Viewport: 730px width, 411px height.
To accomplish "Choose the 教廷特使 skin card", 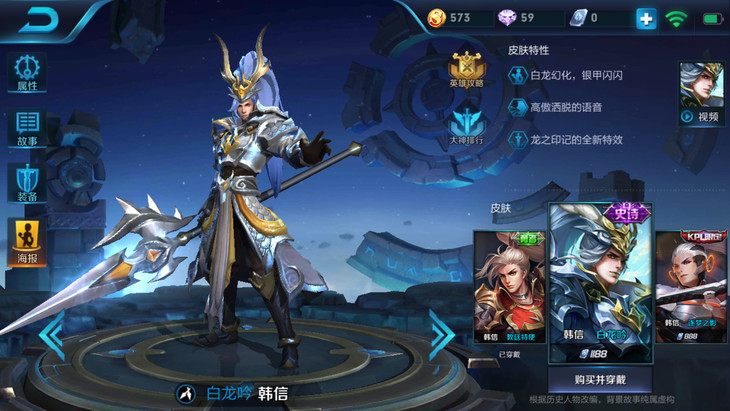I will coord(510,288).
